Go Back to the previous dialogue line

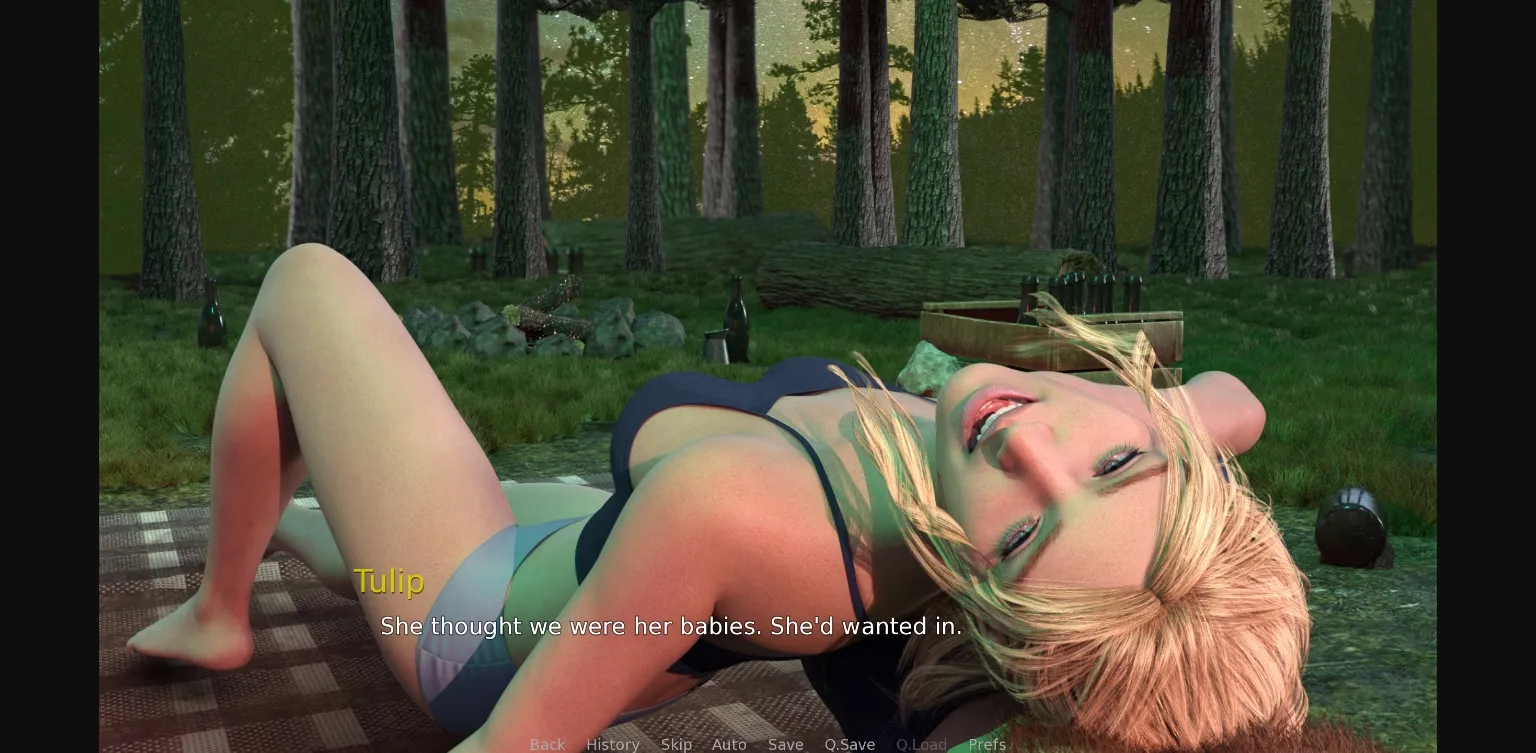pos(547,744)
